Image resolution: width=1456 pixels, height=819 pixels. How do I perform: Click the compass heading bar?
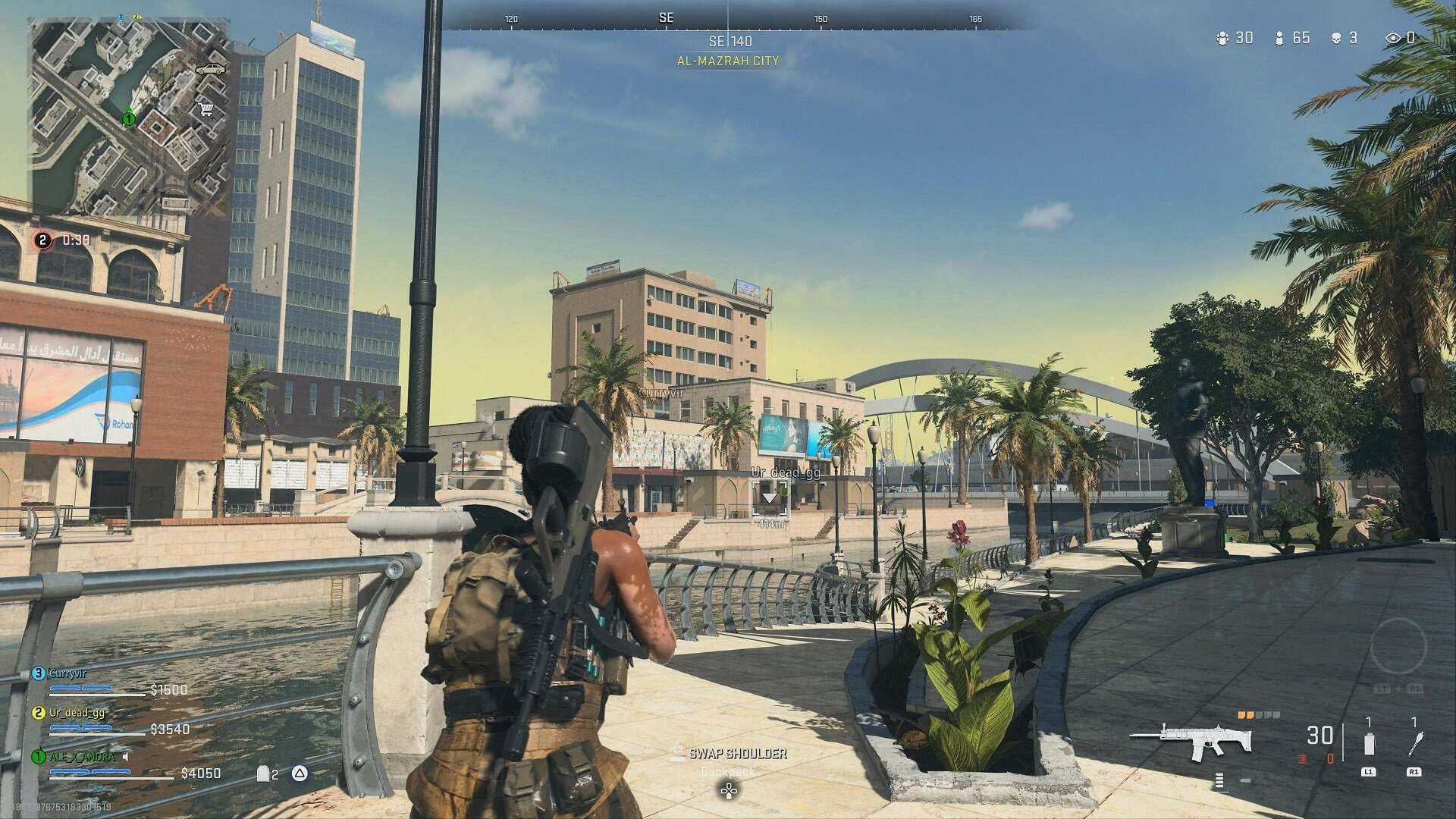[728, 19]
